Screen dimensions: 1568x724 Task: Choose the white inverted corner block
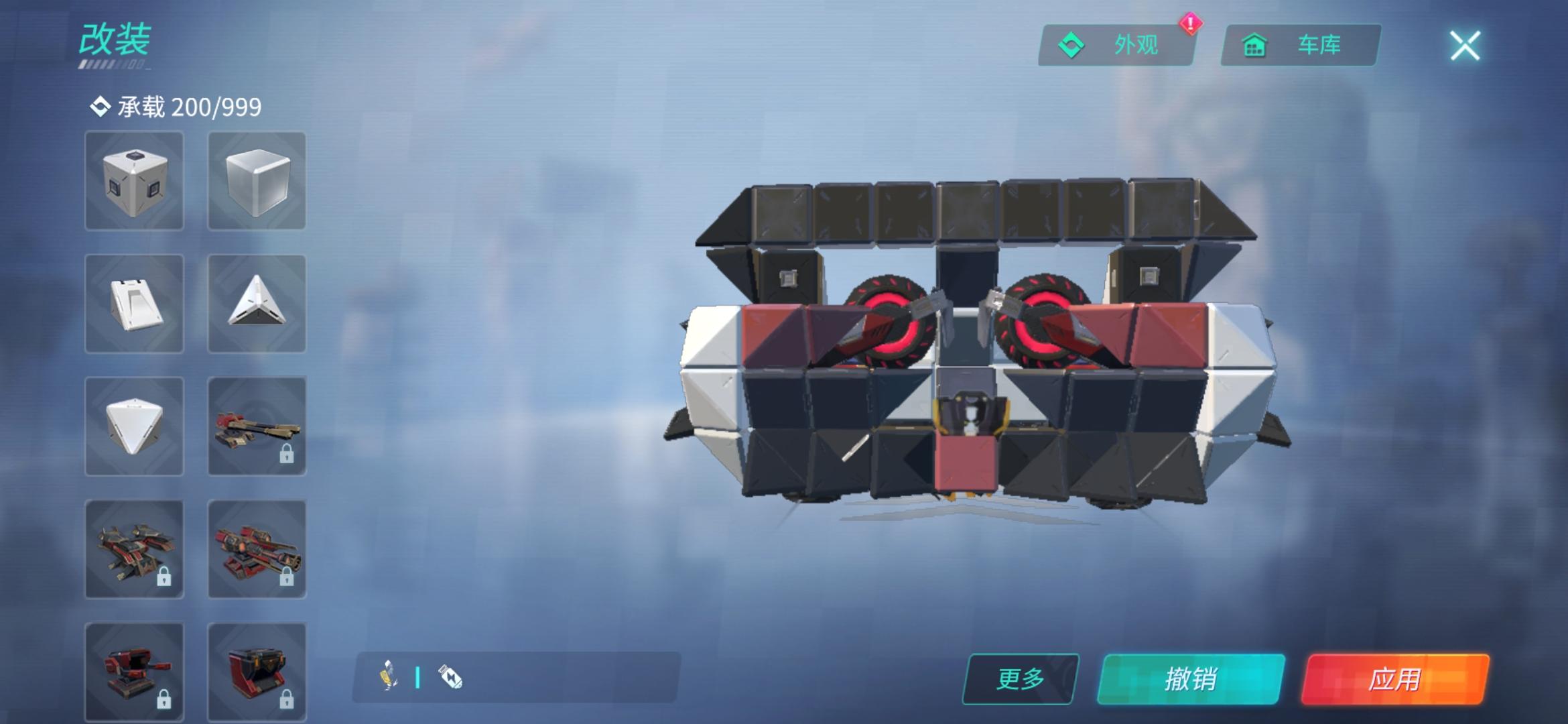(134, 426)
